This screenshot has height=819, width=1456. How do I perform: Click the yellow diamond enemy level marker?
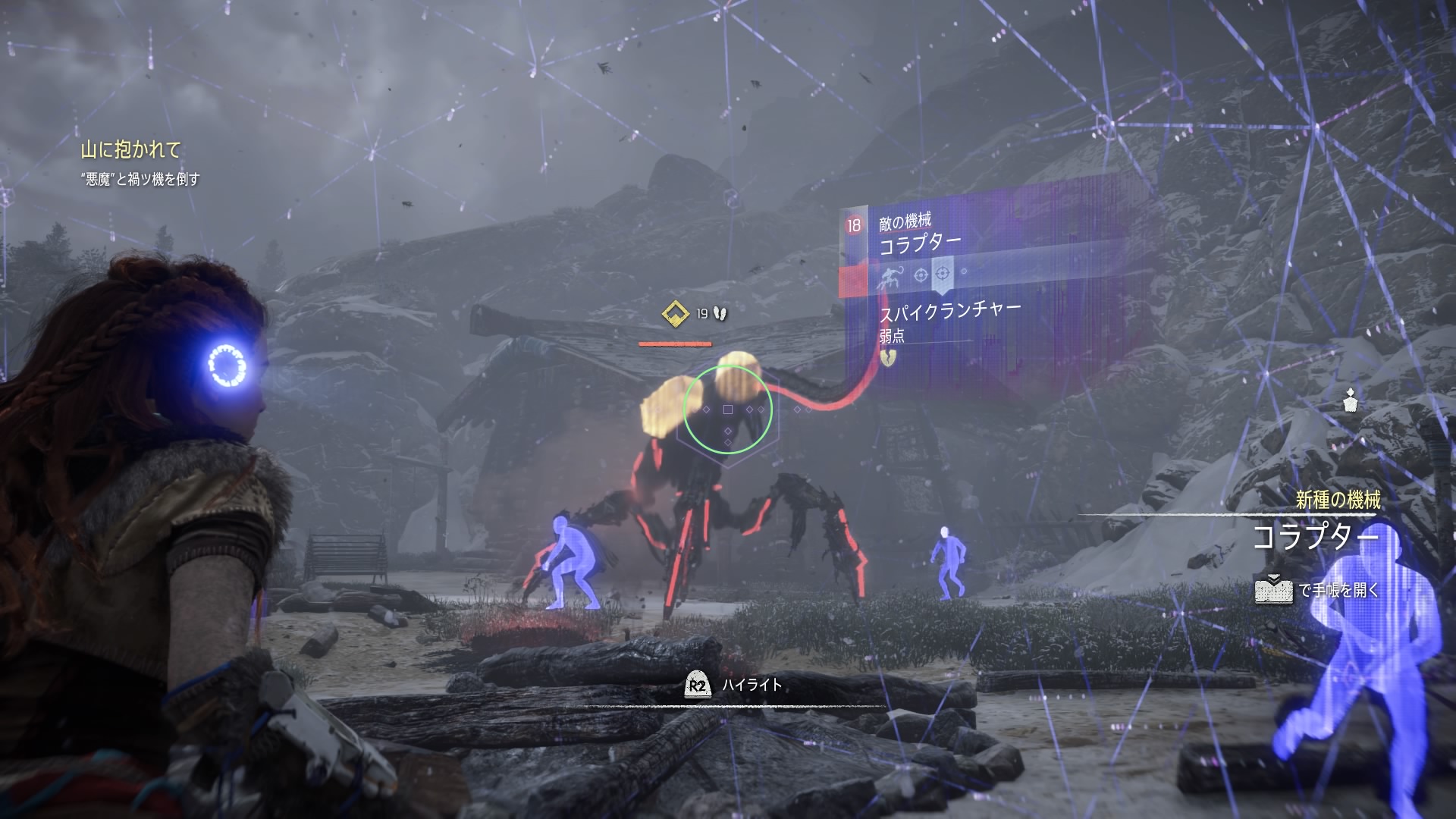[673, 313]
